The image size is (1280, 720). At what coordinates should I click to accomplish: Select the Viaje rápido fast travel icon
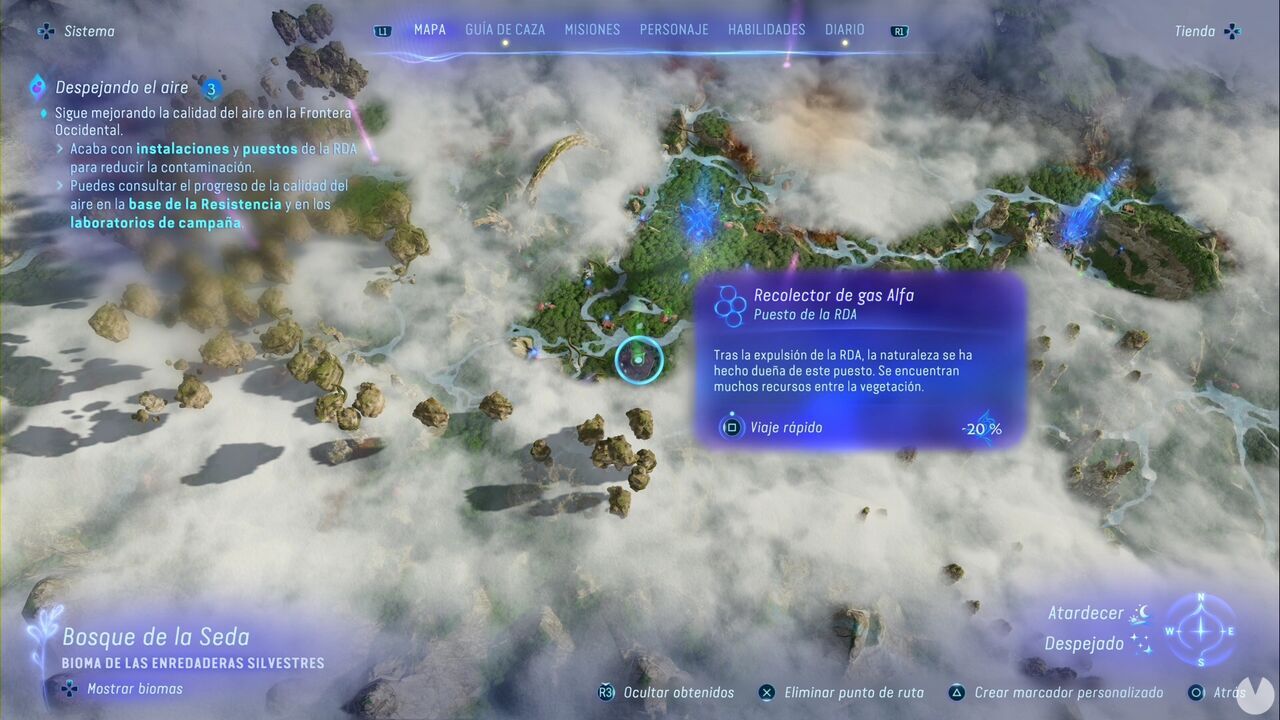(733, 427)
